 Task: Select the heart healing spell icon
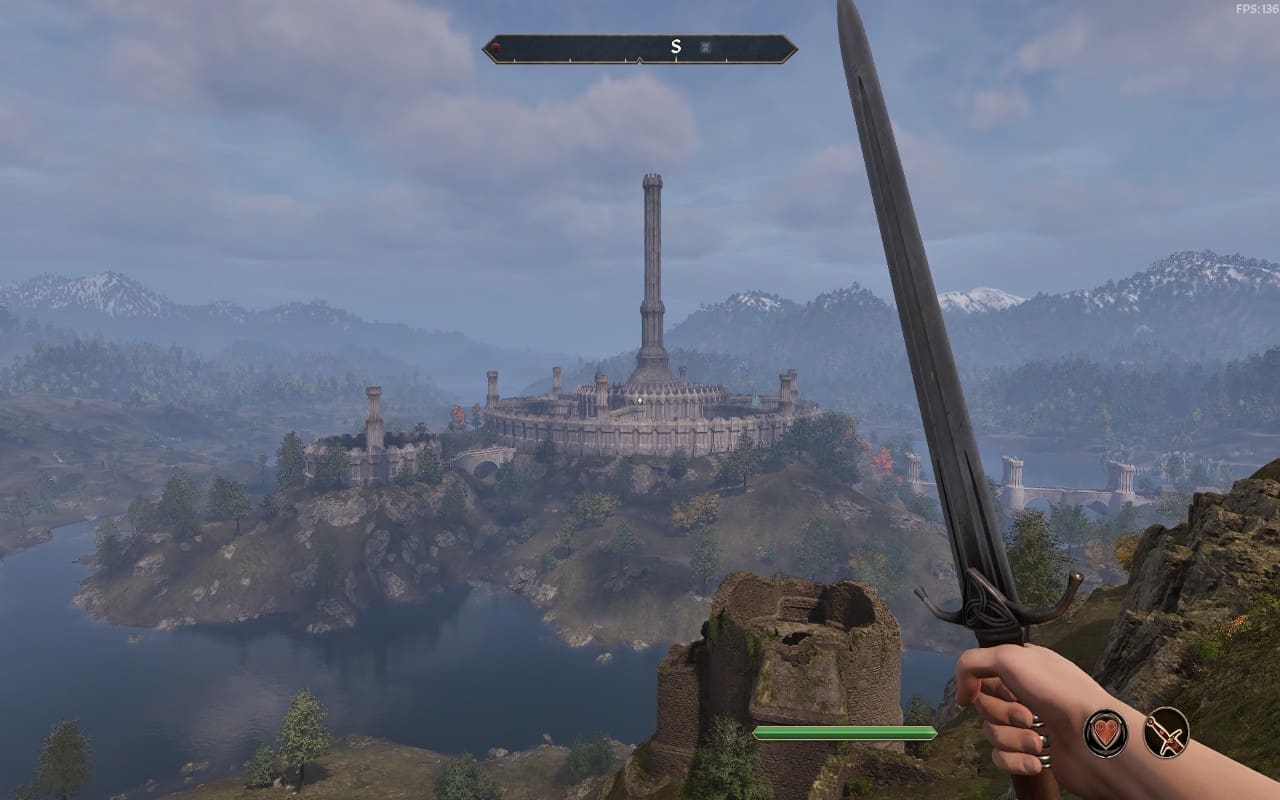pos(1105,732)
